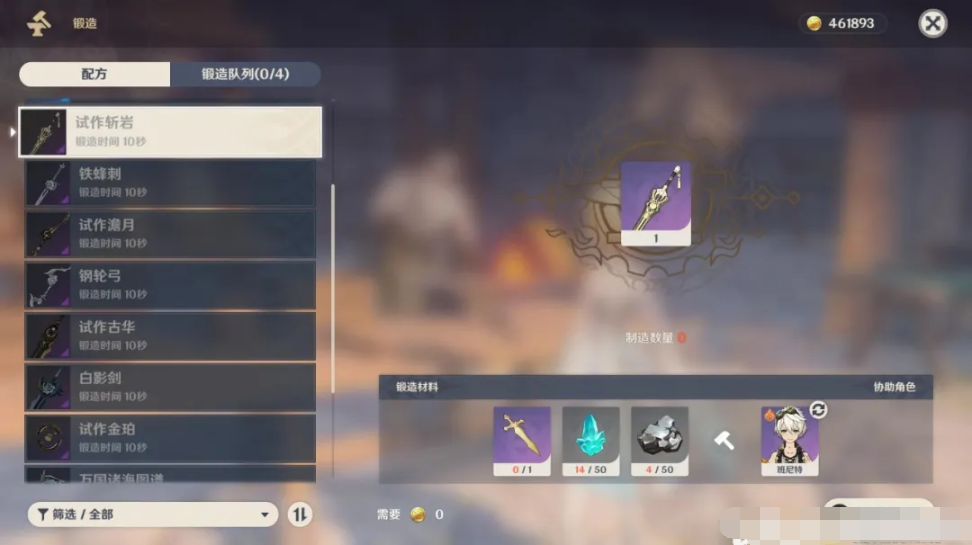Choose the 白影剑 recipe
Screen dimensions: 972x545
pos(170,387)
